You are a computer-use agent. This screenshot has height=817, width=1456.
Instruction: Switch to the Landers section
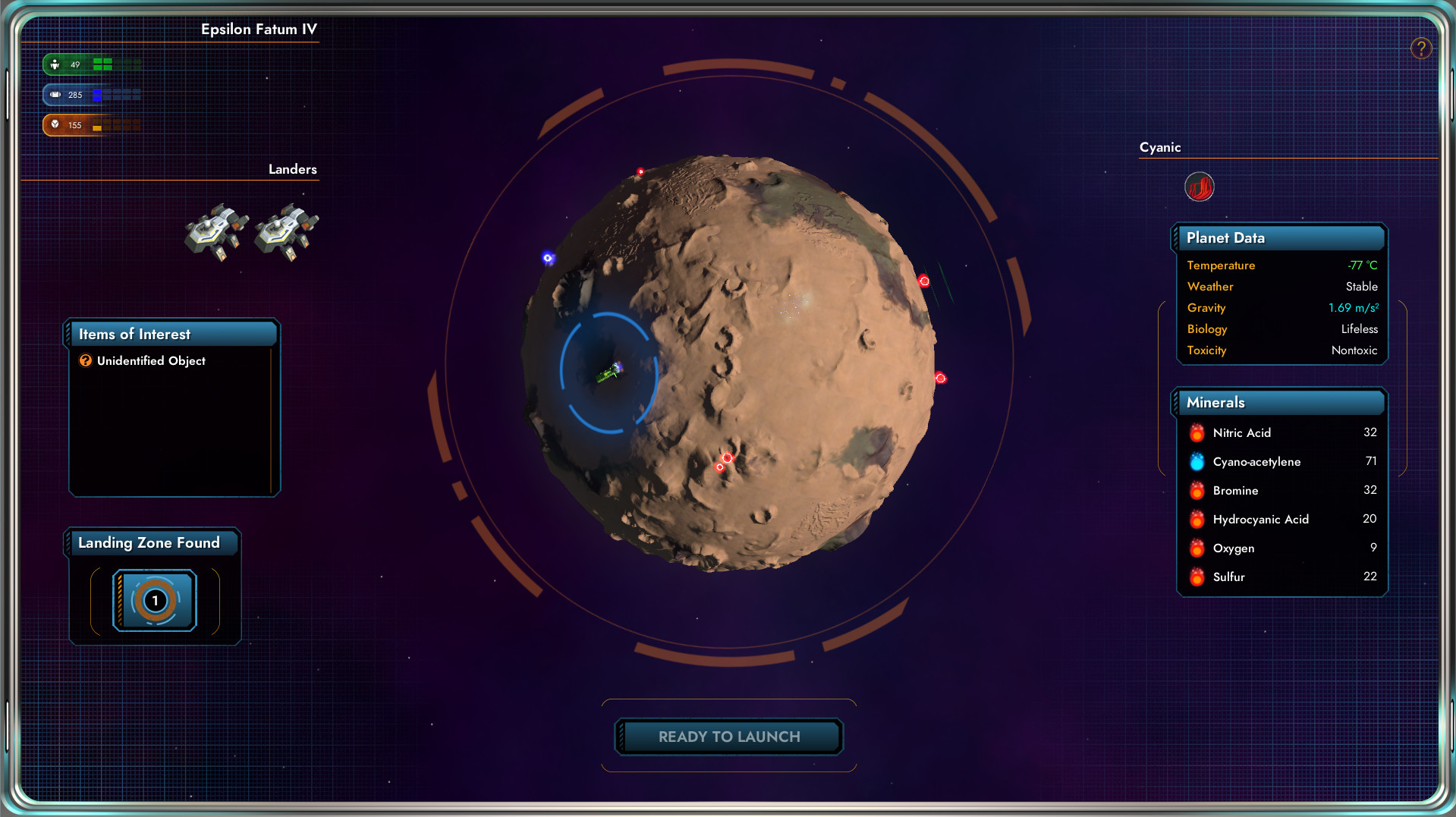pos(291,169)
